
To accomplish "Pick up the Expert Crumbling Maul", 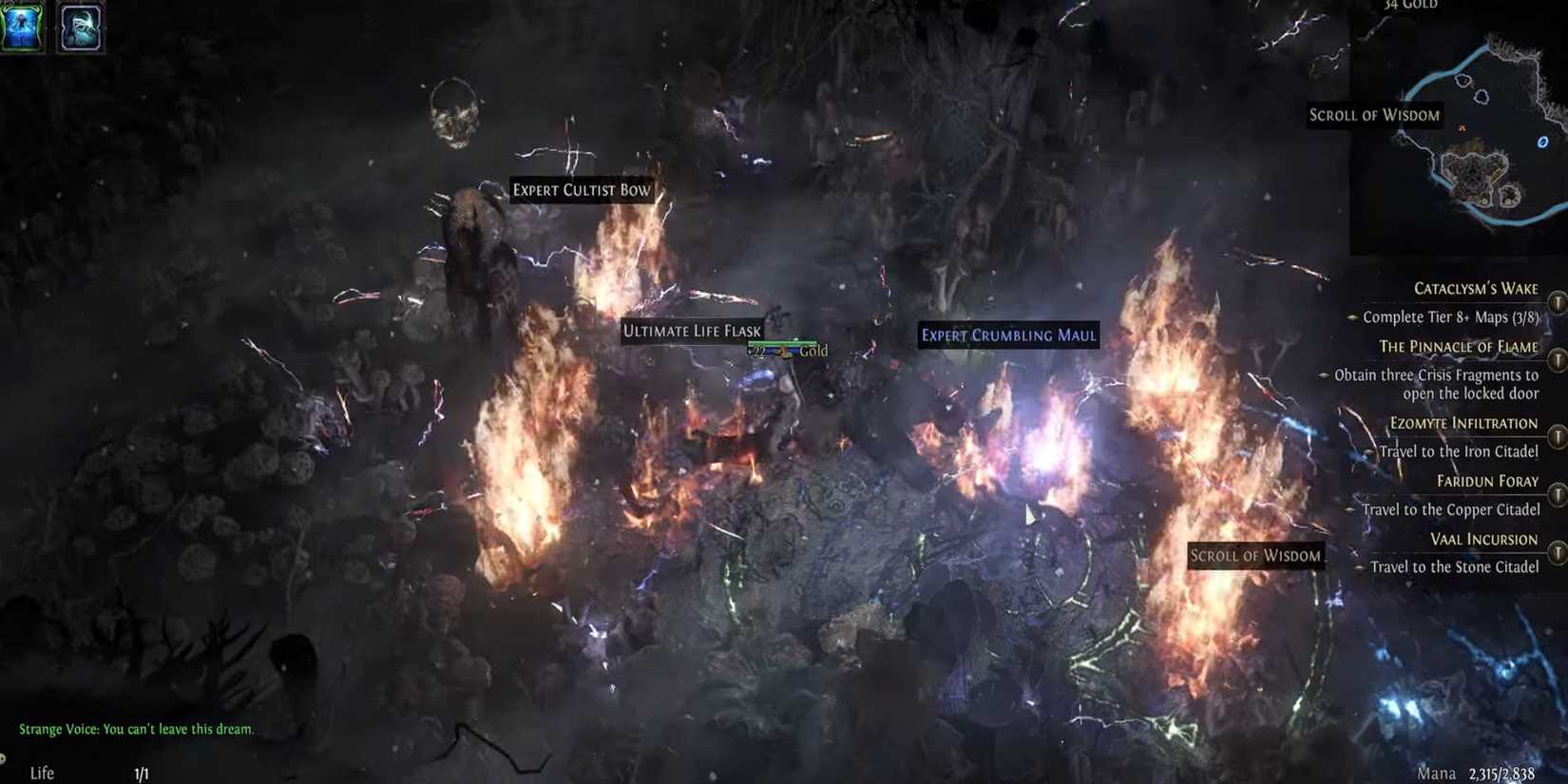I will [1008, 335].
